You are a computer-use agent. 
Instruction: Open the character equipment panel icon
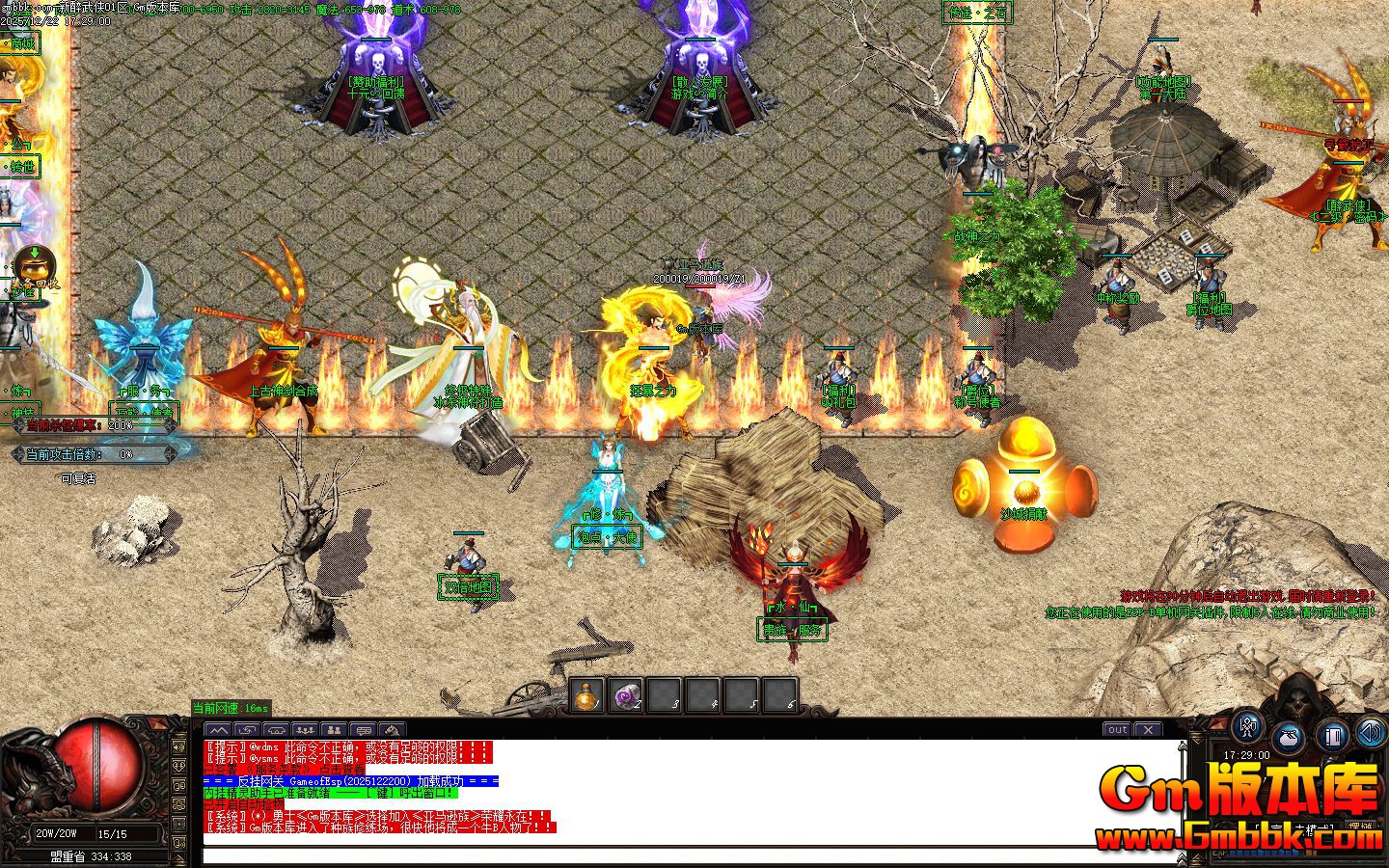click(x=1247, y=728)
